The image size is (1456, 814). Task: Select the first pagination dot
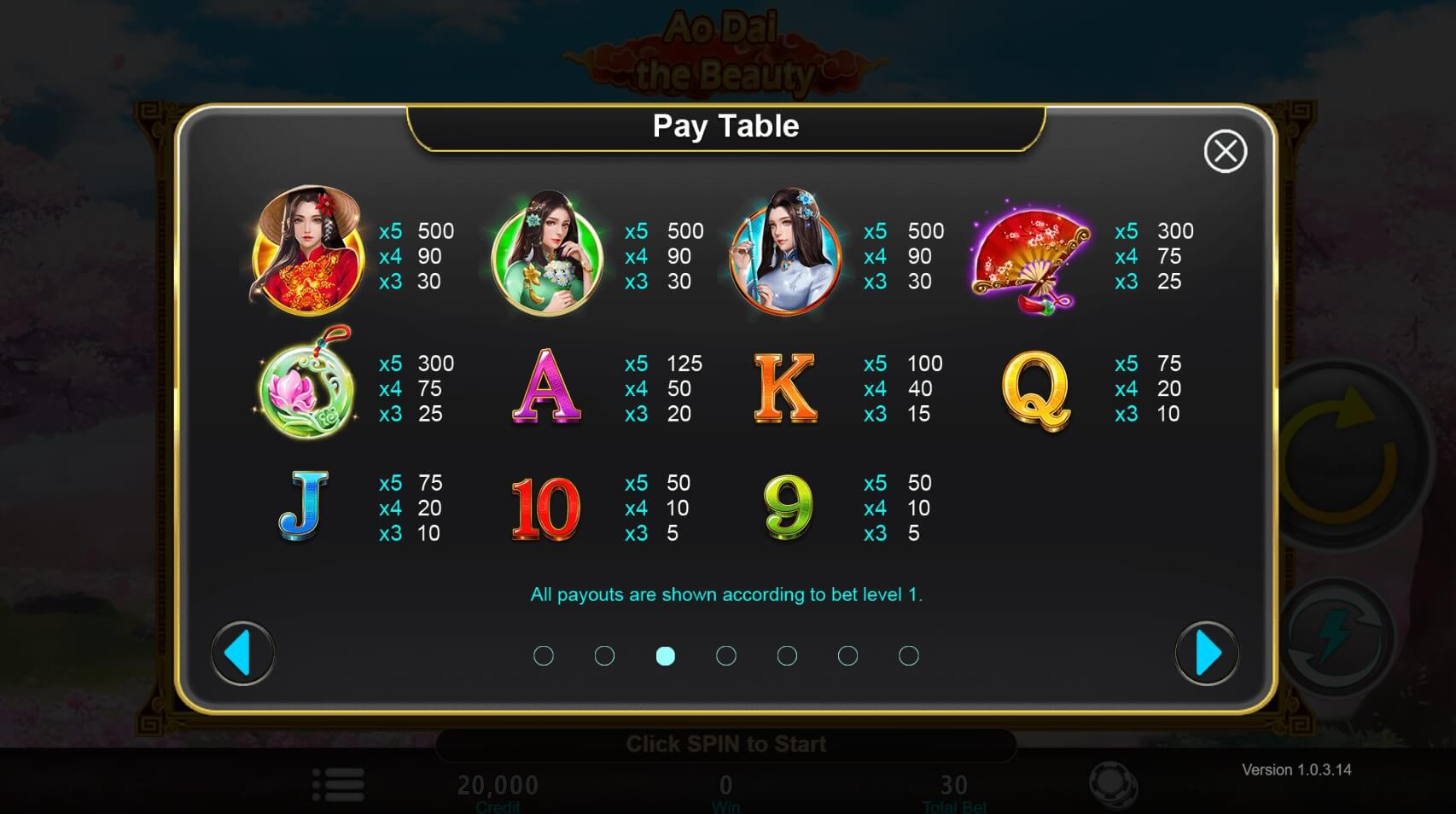544,655
